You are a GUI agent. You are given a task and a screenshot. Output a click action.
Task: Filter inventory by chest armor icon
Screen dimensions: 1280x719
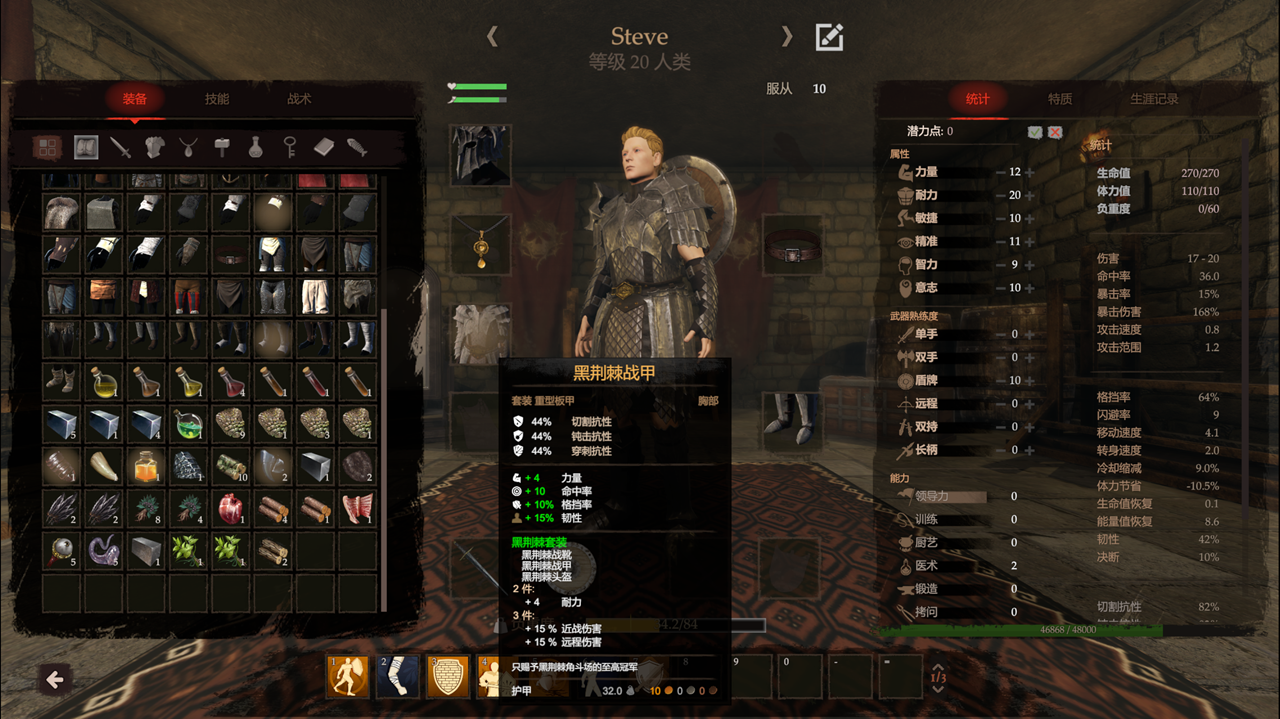(154, 148)
